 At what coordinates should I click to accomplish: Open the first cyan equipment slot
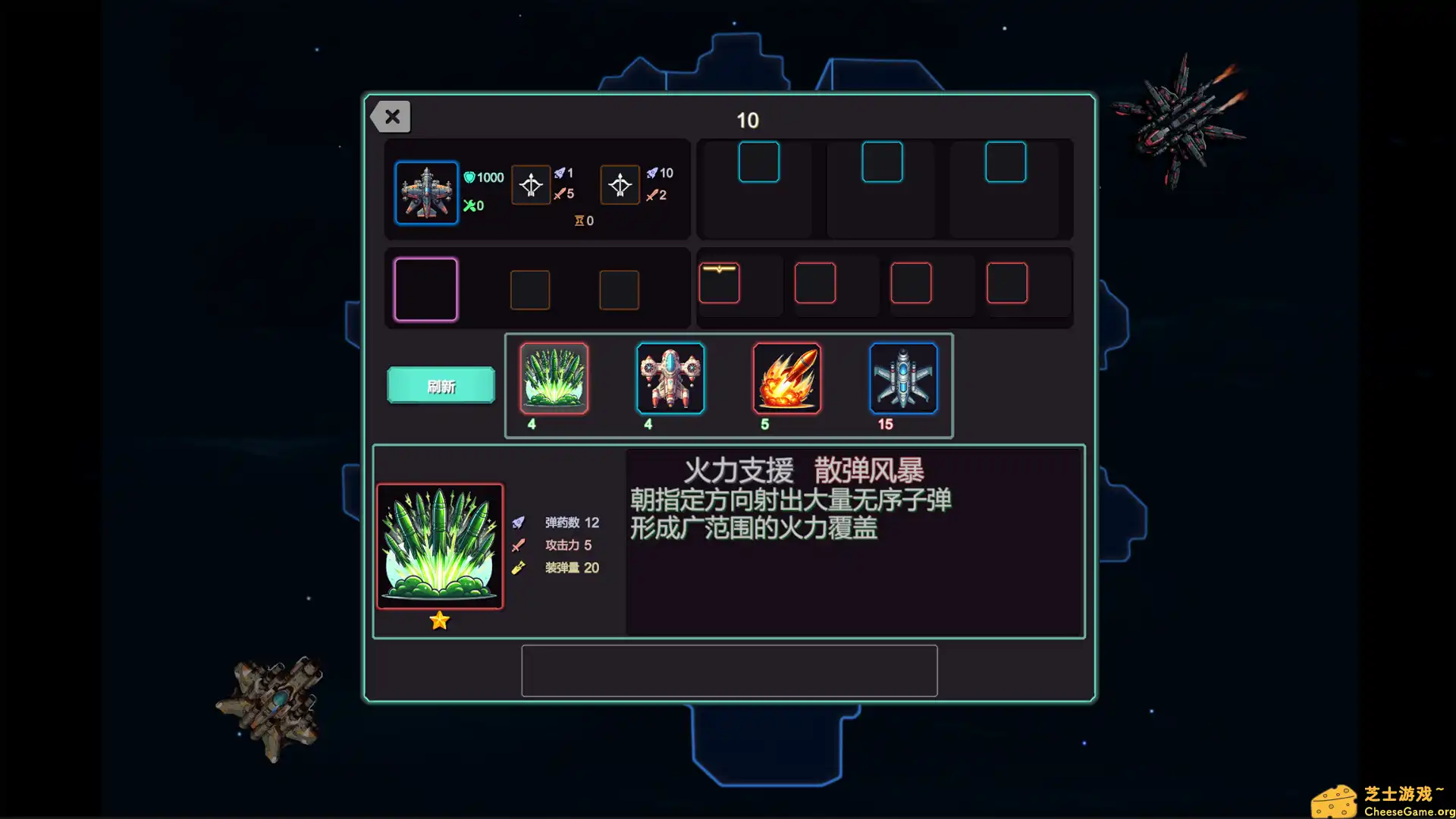click(758, 162)
